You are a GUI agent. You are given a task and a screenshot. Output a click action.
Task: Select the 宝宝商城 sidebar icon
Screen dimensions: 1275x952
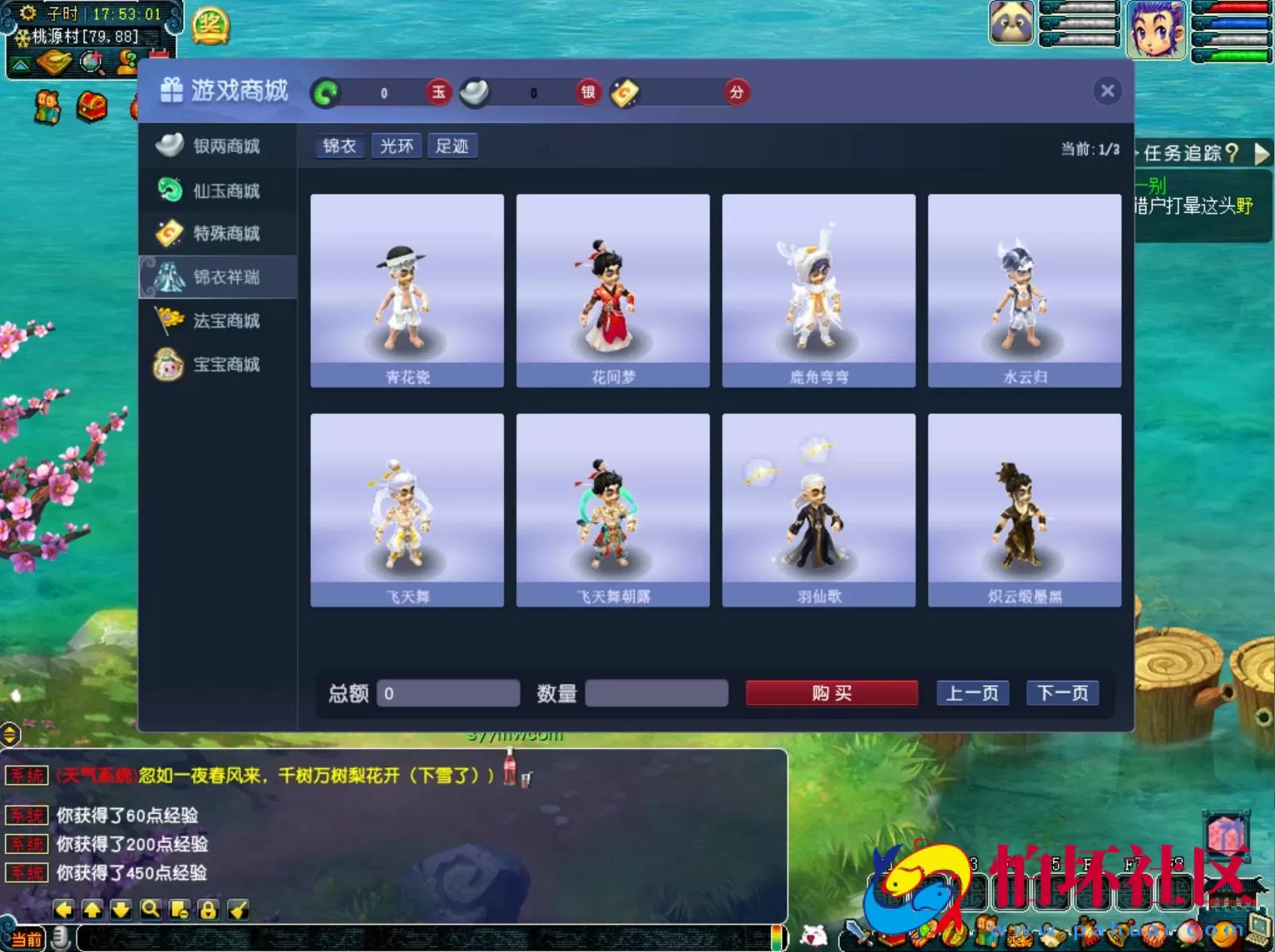[168, 365]
